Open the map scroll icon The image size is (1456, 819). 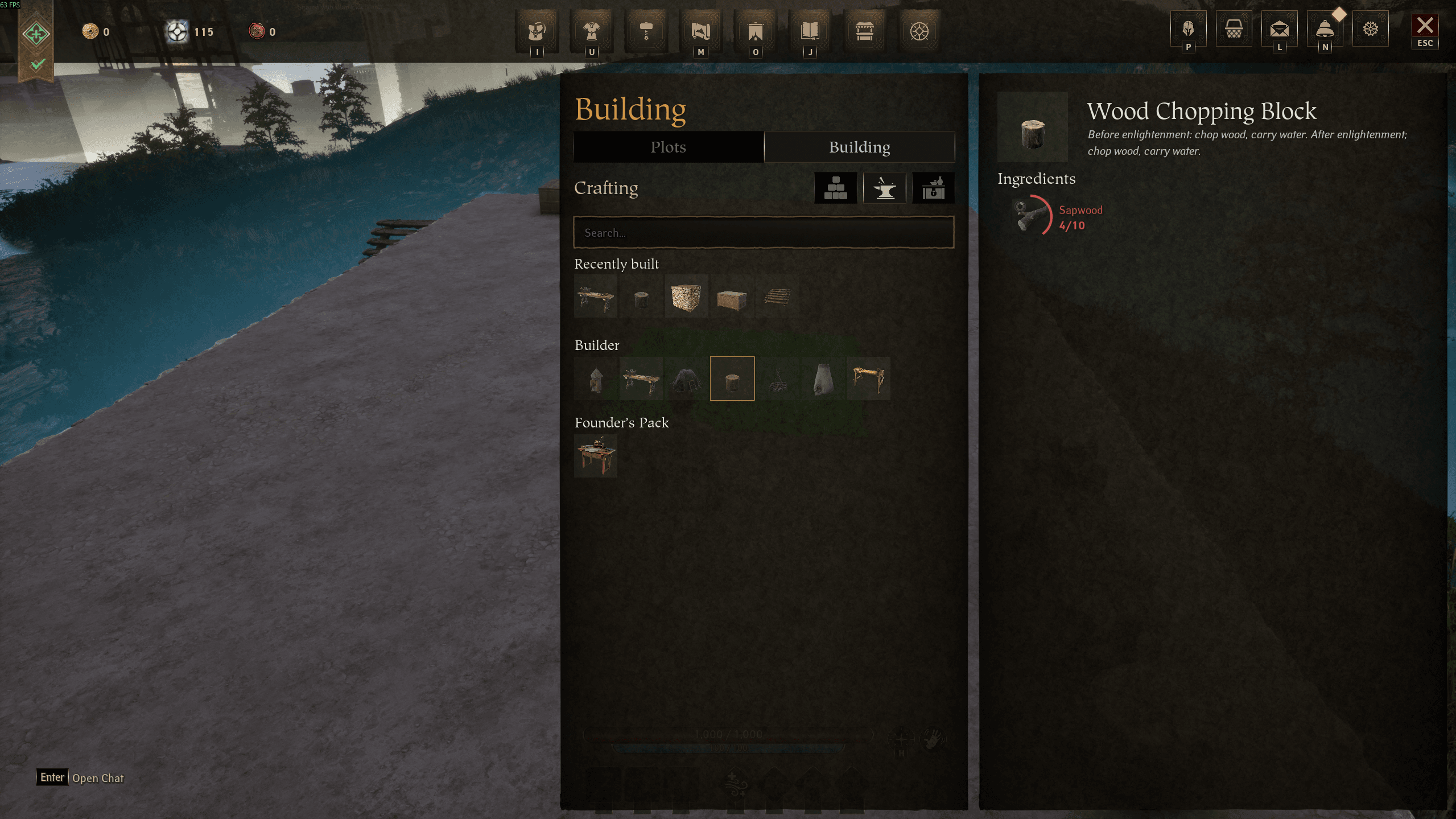700,31
